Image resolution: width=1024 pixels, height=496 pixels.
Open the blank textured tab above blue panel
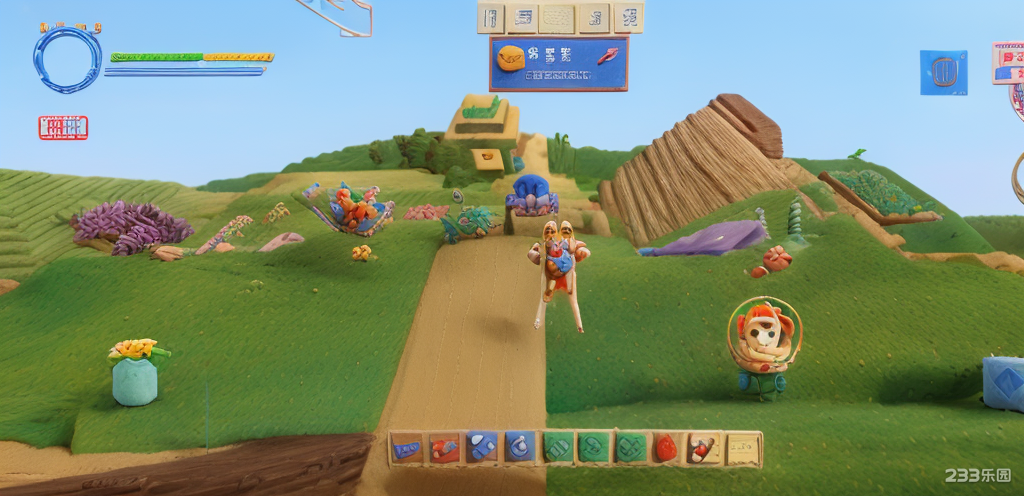click(x=558, y=17)
